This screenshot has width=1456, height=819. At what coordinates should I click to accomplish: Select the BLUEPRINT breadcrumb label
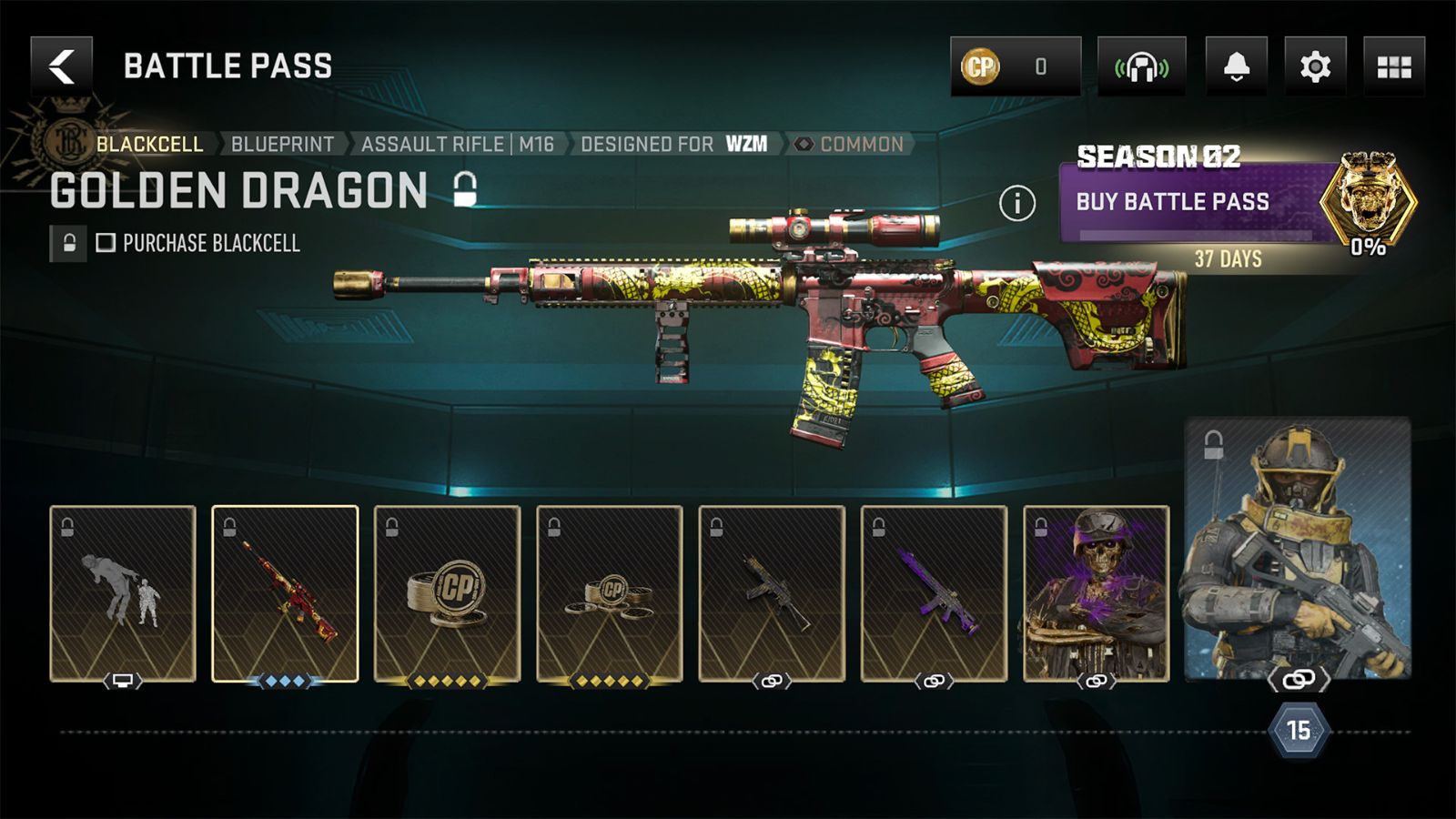(x=282, y=143)
